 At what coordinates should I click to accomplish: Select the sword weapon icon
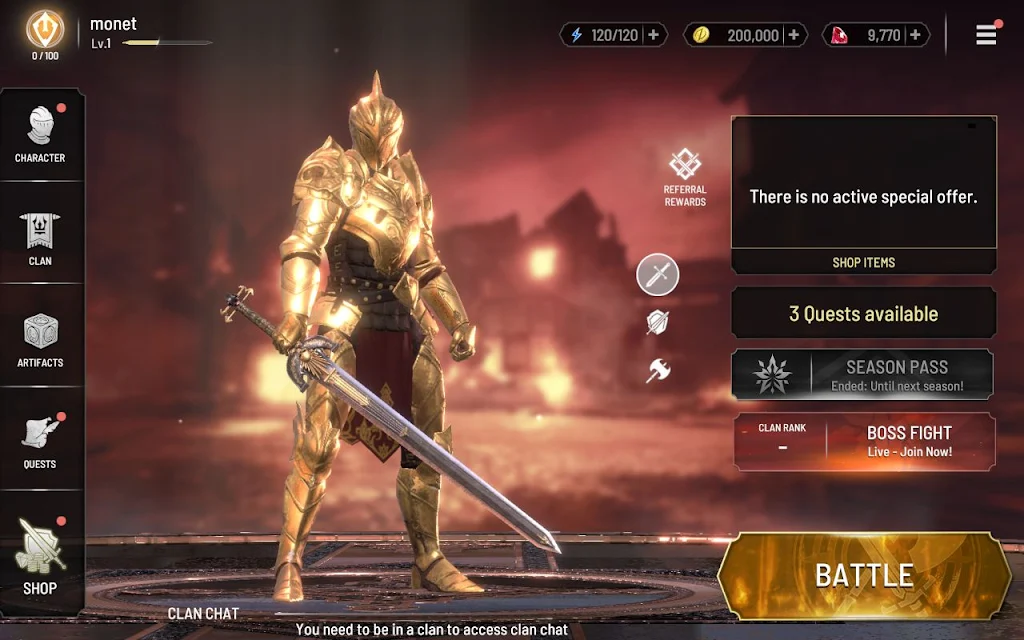[658, 275]
